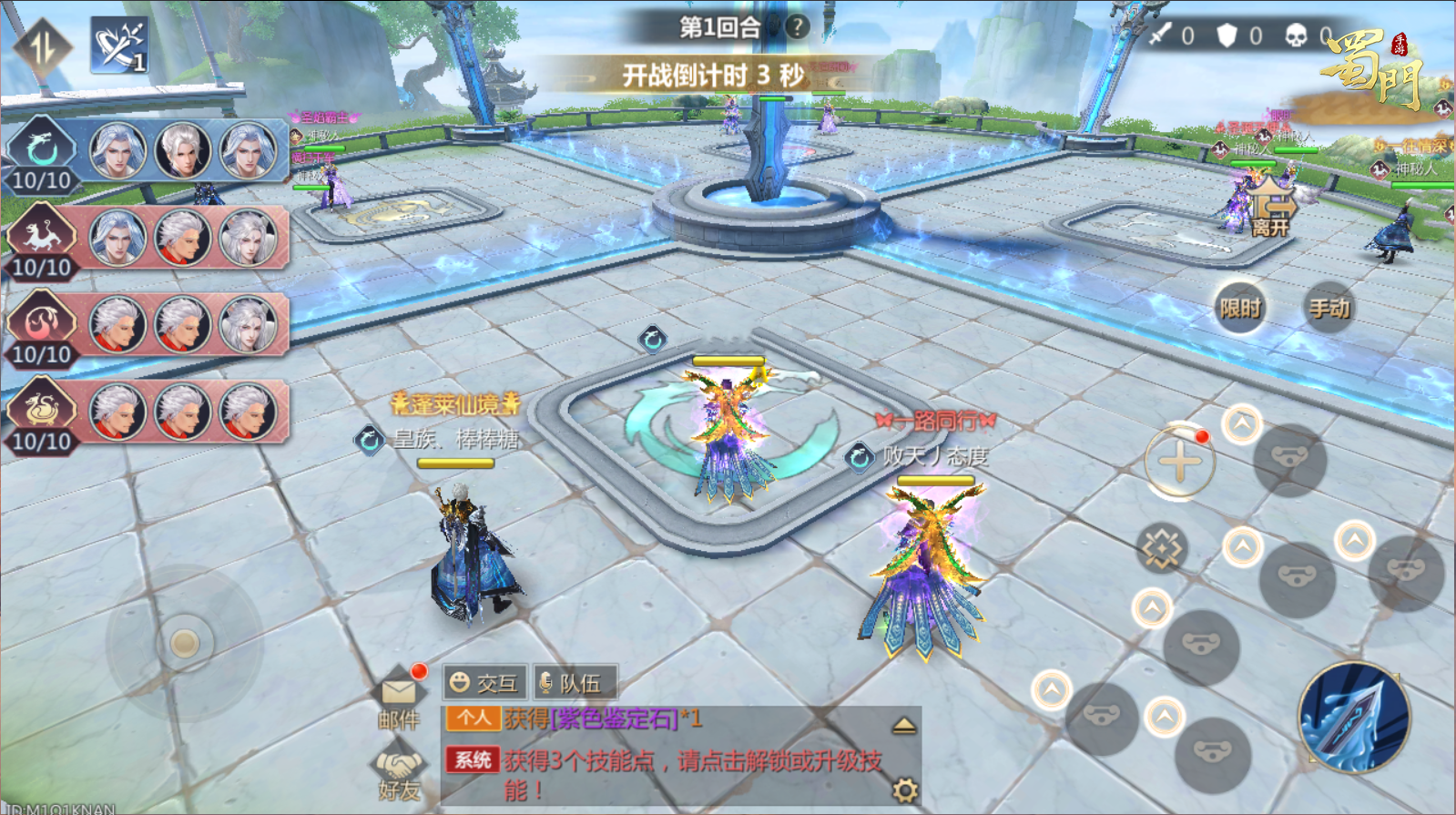Click the microphone icon beside 队伍
Screen dimensions: 1456x815
[545, 681]
